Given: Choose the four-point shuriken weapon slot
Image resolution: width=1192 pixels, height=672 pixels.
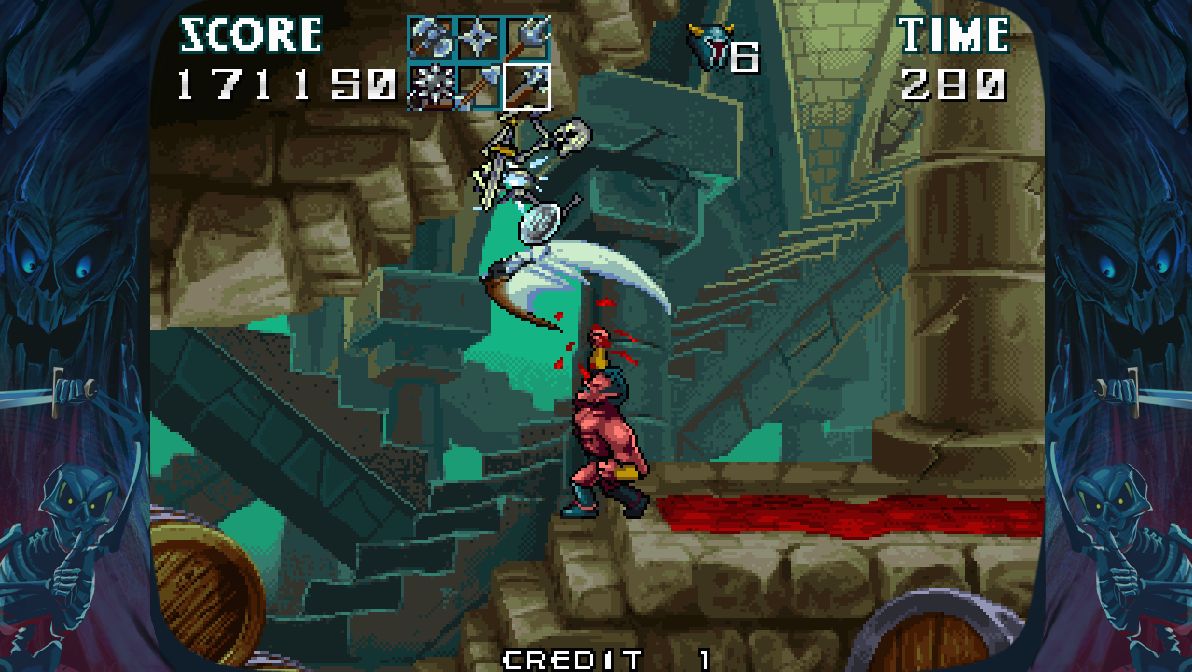Looking at the screenshot, I should click(478, 39).
